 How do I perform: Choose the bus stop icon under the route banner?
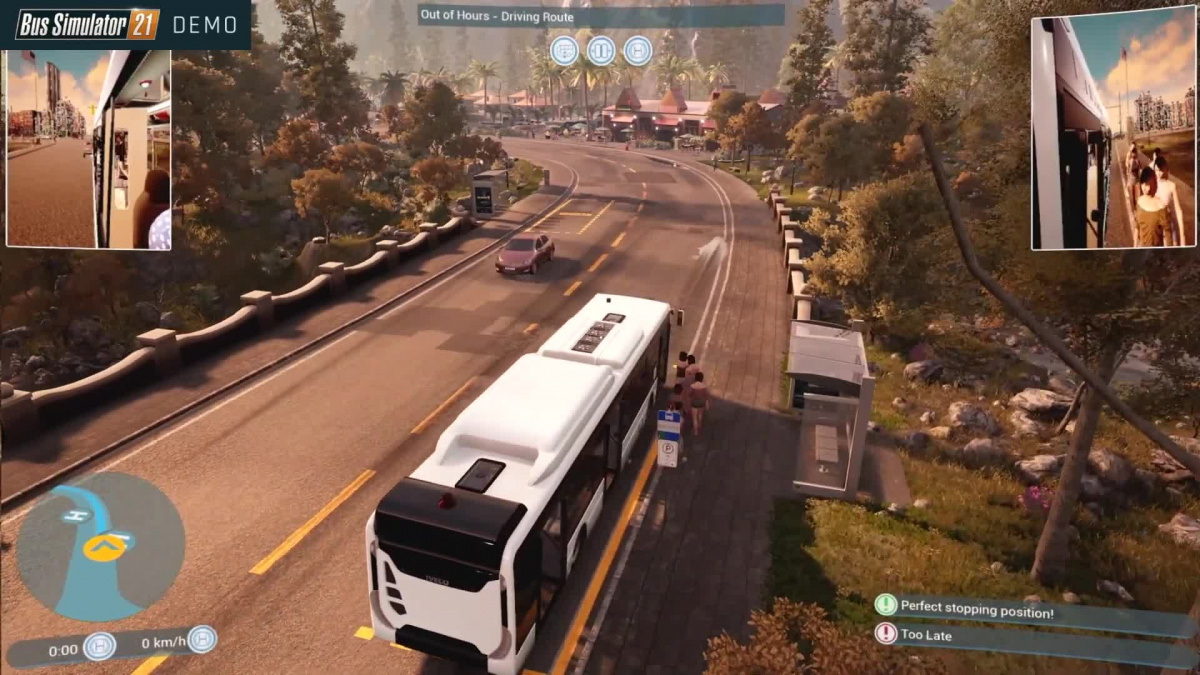(x=637, y=50)
